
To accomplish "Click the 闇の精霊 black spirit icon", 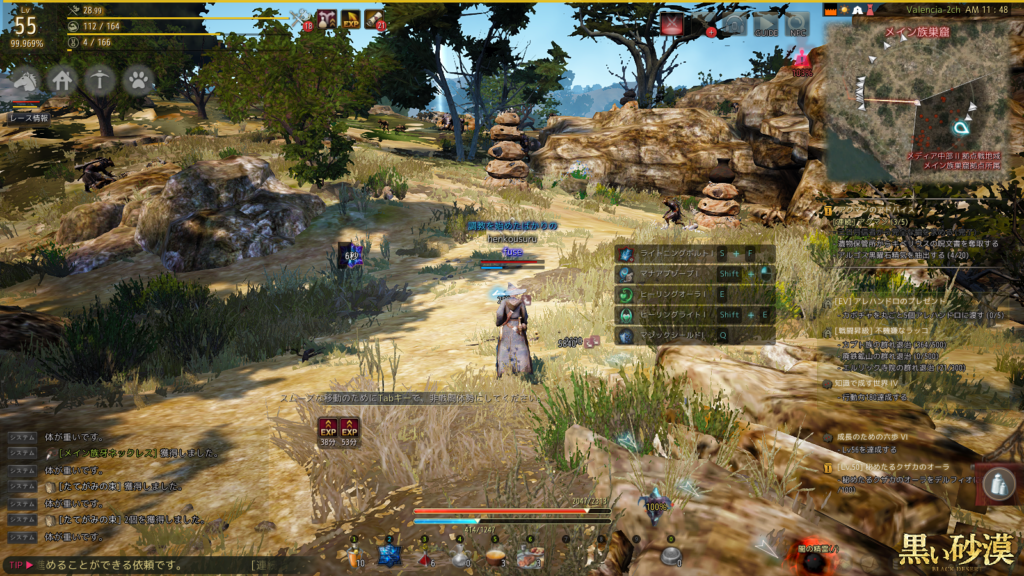I will (x=814, y=558).
